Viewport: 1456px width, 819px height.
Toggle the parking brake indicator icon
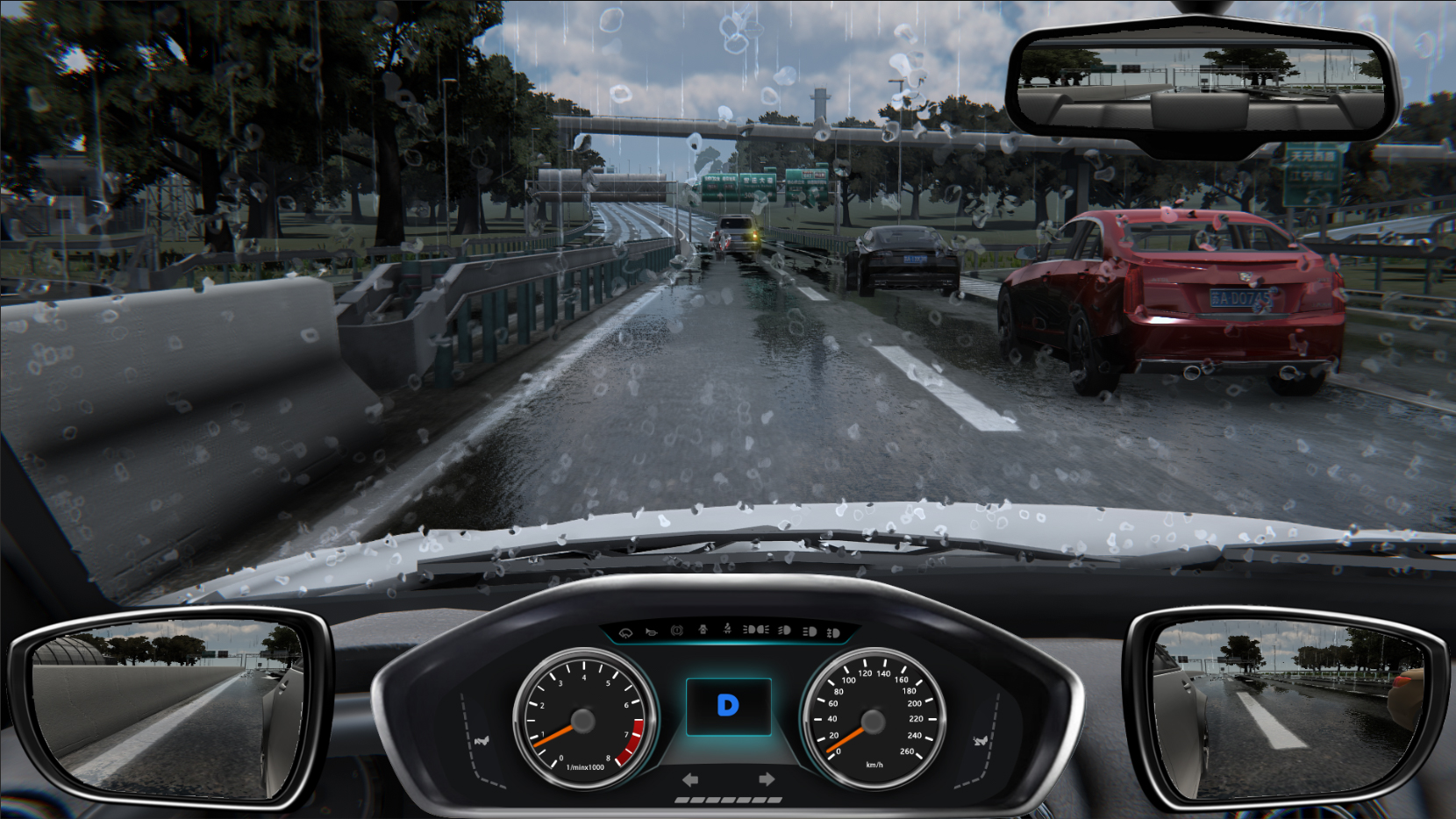[x=676, y=630]
